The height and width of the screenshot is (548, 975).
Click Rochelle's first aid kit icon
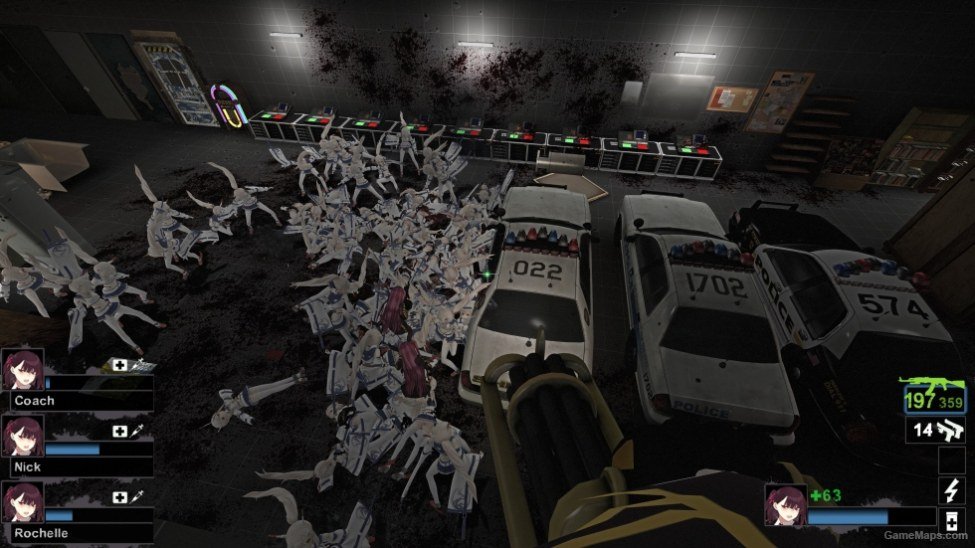[x=120, y=497]
